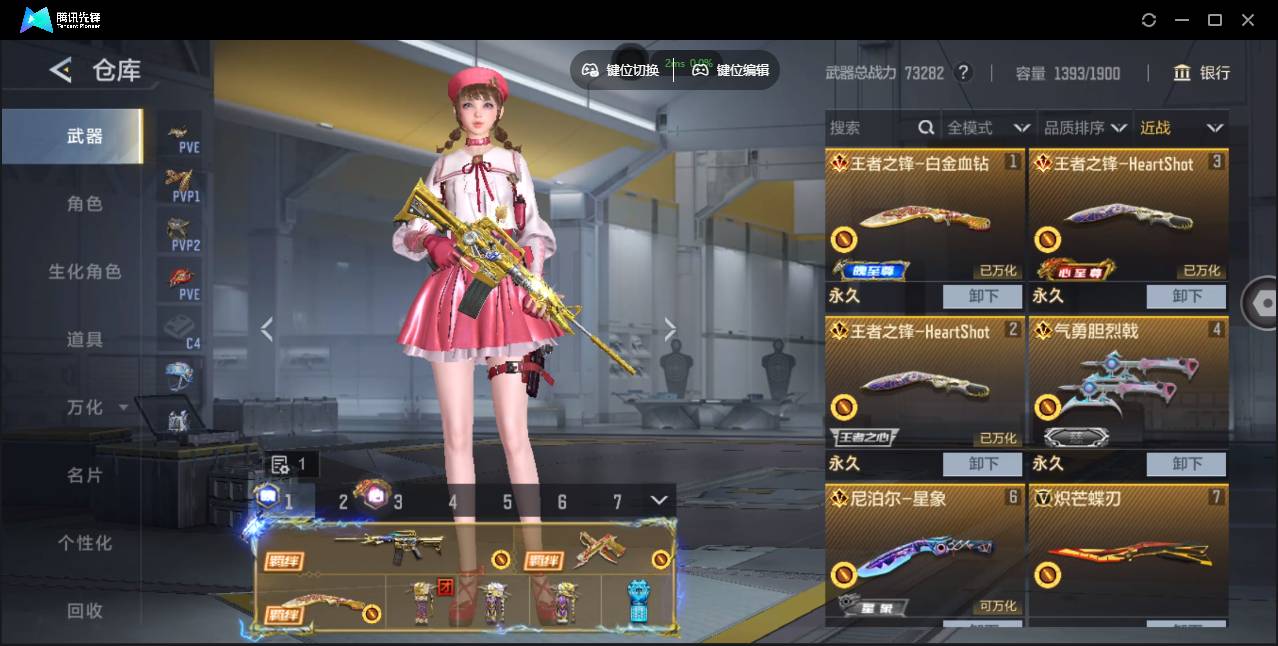Expand the 万化 category

[97, 408]
